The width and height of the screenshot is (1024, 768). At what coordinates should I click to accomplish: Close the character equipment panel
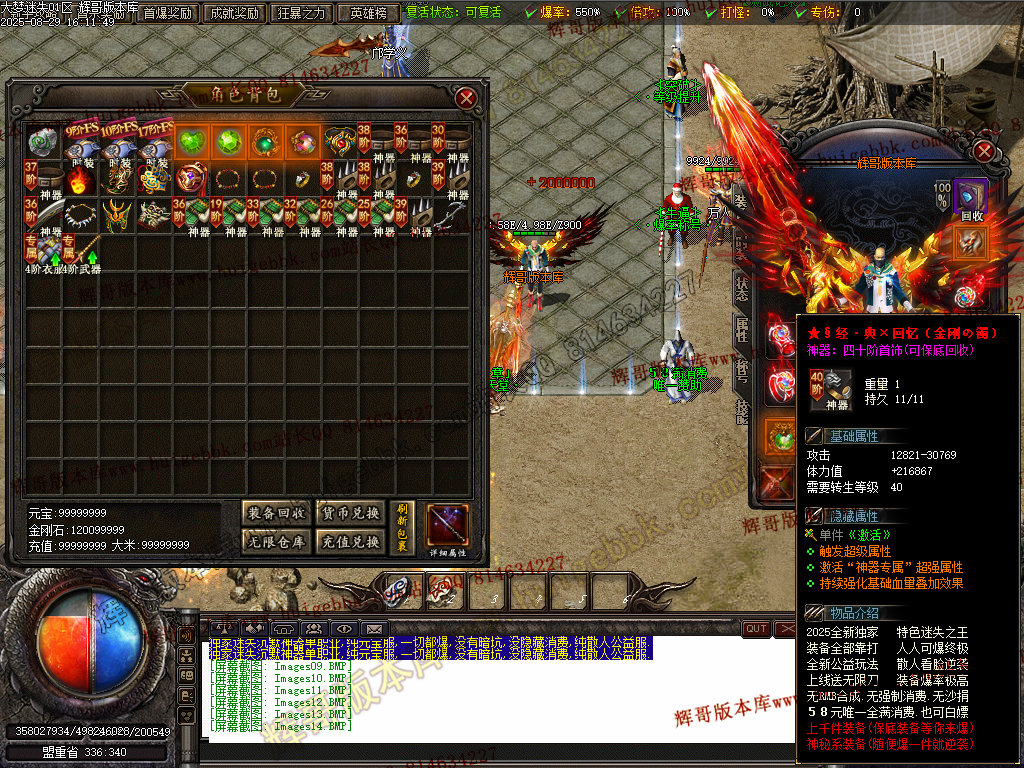[x=984, y=151]
